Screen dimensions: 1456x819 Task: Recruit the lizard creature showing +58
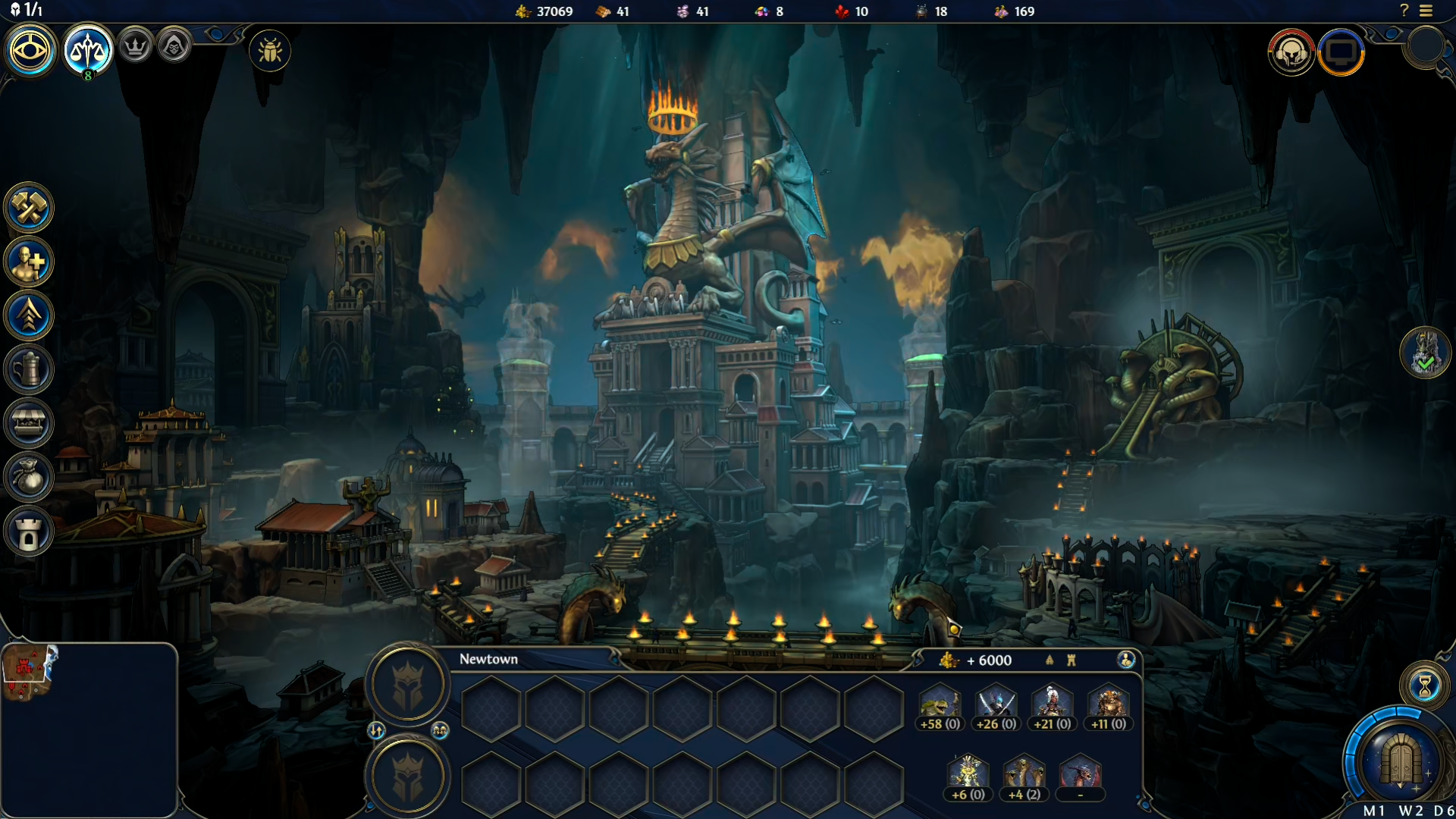tap(940, 705)
